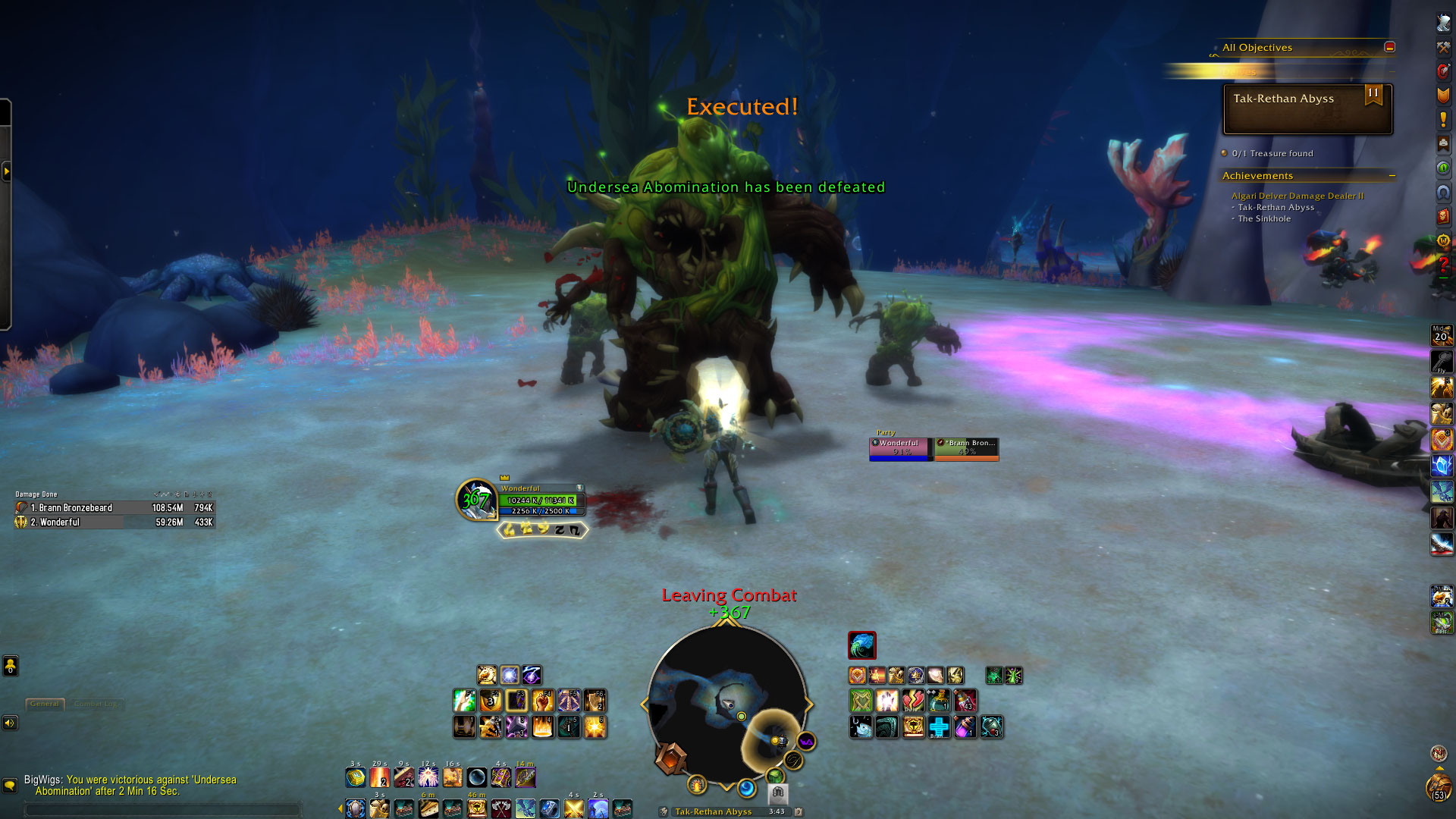The image size is (1456, 819).
Task: Activate the blue nautilus shell ability
Action: [x=861, y=646]
